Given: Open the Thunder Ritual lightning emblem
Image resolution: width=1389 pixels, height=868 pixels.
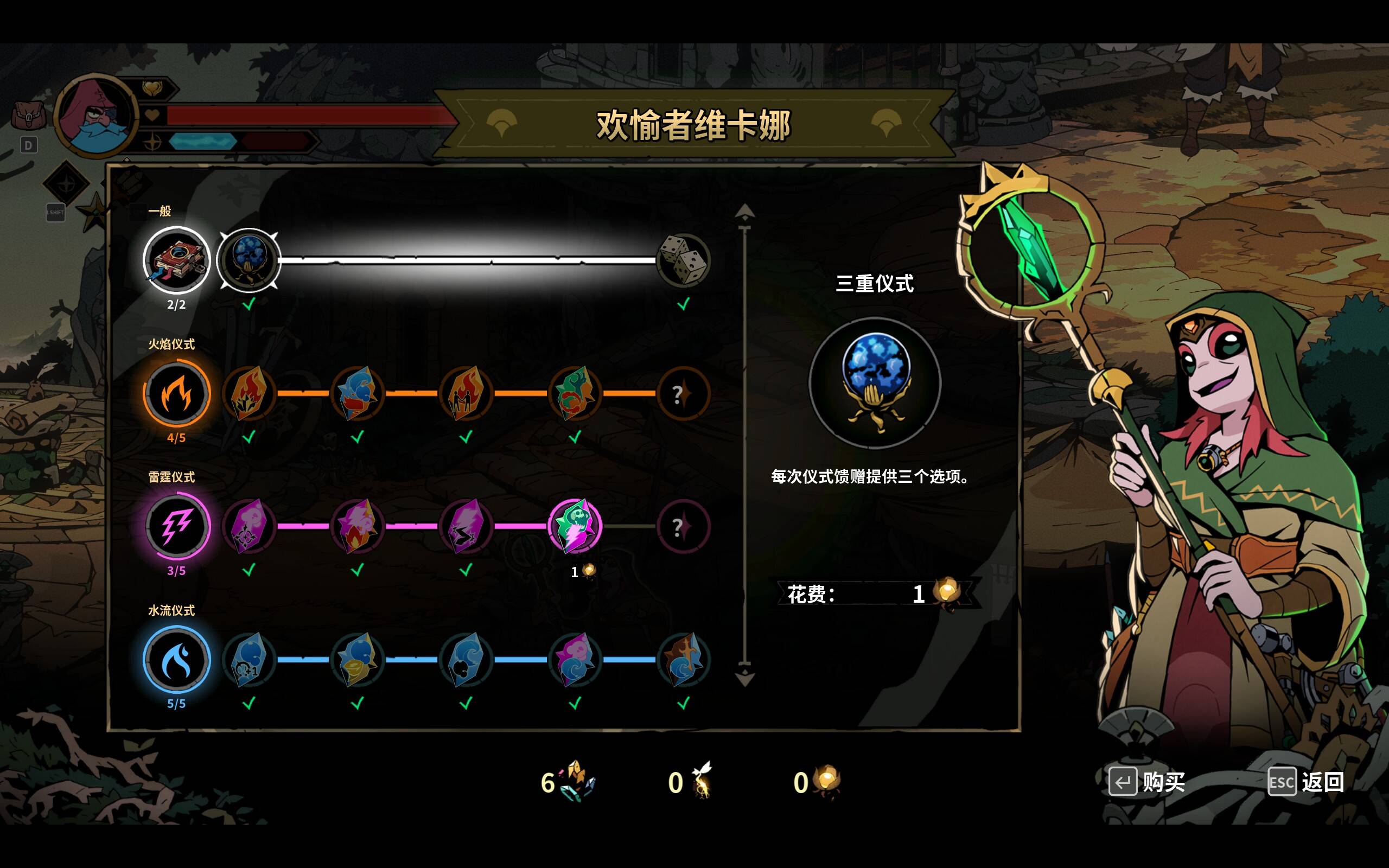Looking at the screenshot, I should click(x=176, y=526).
